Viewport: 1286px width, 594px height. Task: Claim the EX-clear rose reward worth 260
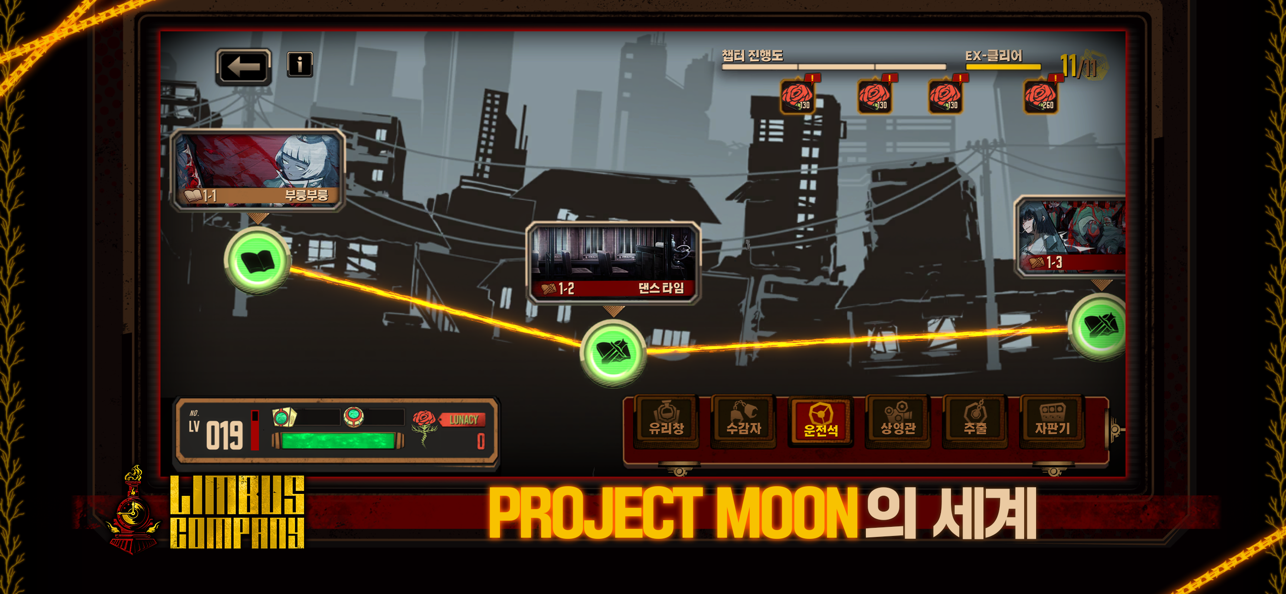point(1041,97)
